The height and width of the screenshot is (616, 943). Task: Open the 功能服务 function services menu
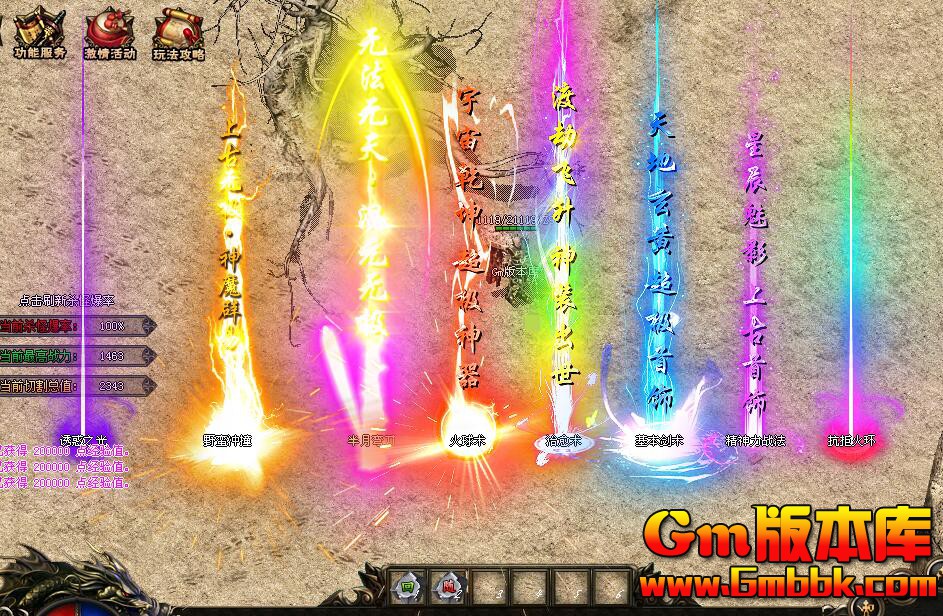pyautogui.click(x=38, y=31)
